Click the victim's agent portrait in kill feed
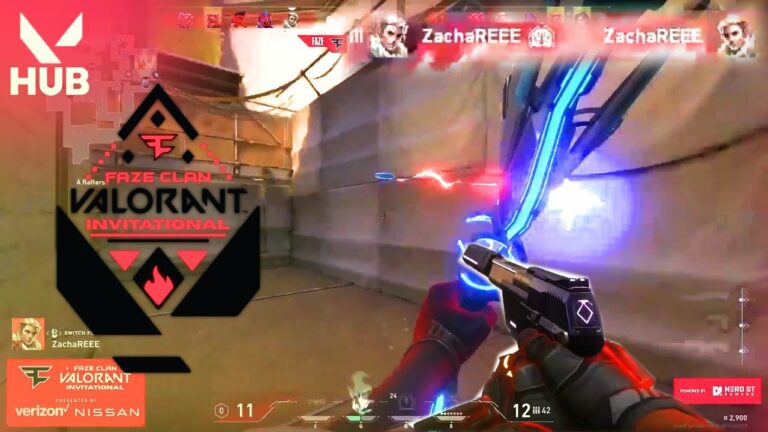This screenshot has height=432, width=768. pyautogui.click(x=735, y=36)
